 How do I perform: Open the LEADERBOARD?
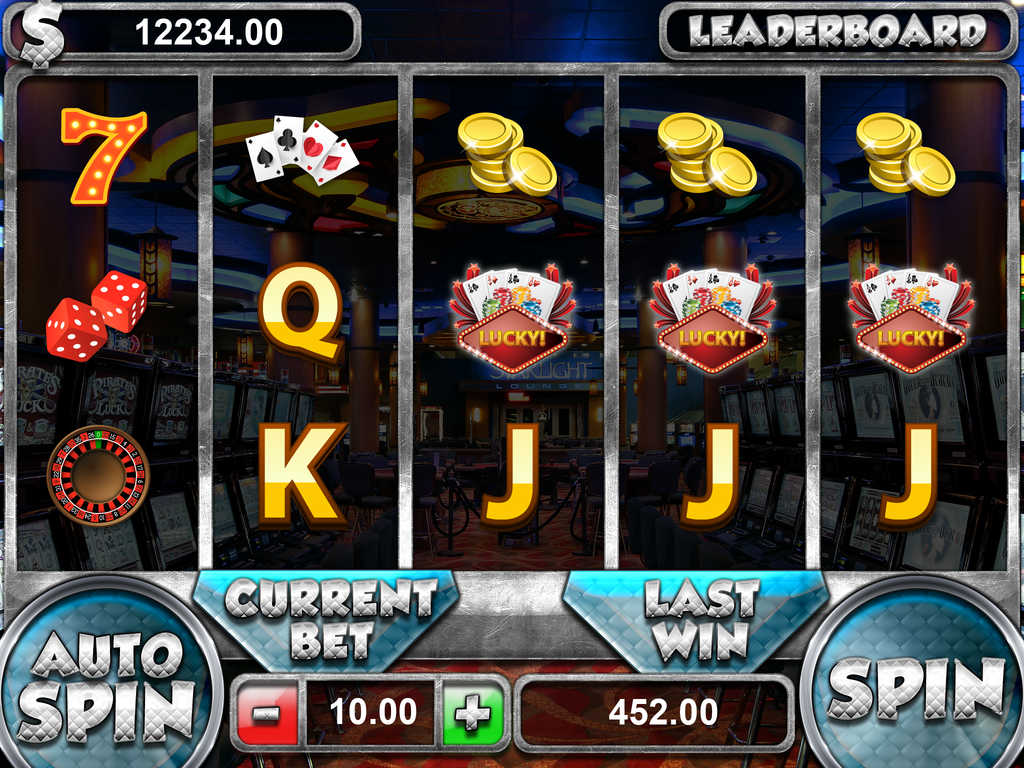(837, 31)
